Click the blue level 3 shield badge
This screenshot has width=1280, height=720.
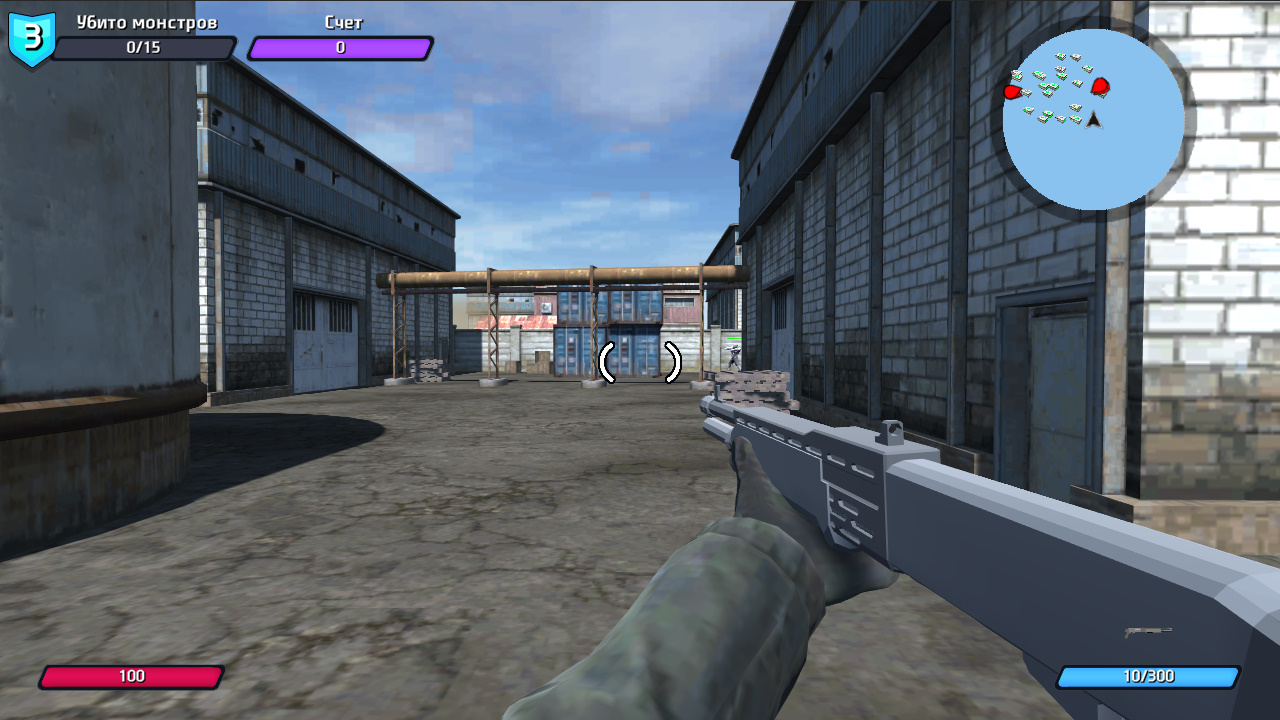click(30, 38)
